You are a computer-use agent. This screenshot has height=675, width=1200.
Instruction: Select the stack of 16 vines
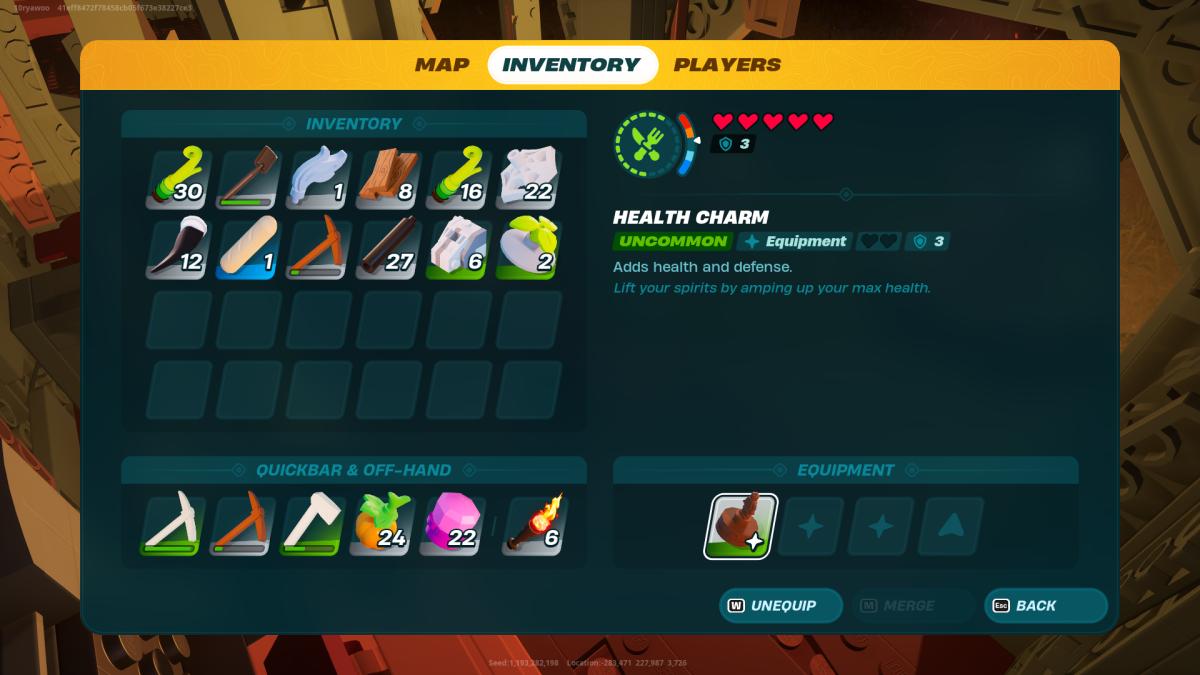coord(458,178)
